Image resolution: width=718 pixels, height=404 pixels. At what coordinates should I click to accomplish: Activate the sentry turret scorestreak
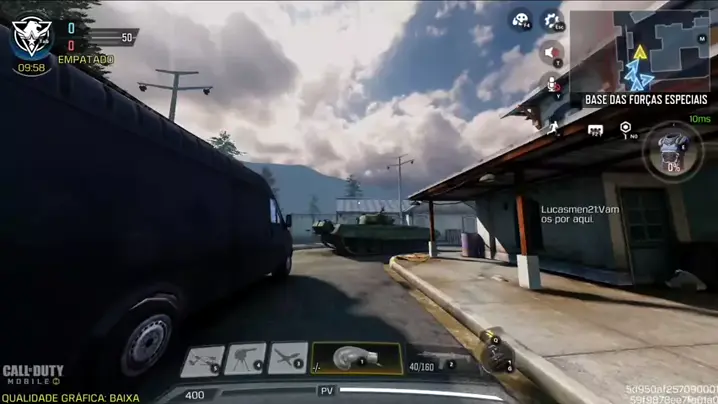(245, 358)
